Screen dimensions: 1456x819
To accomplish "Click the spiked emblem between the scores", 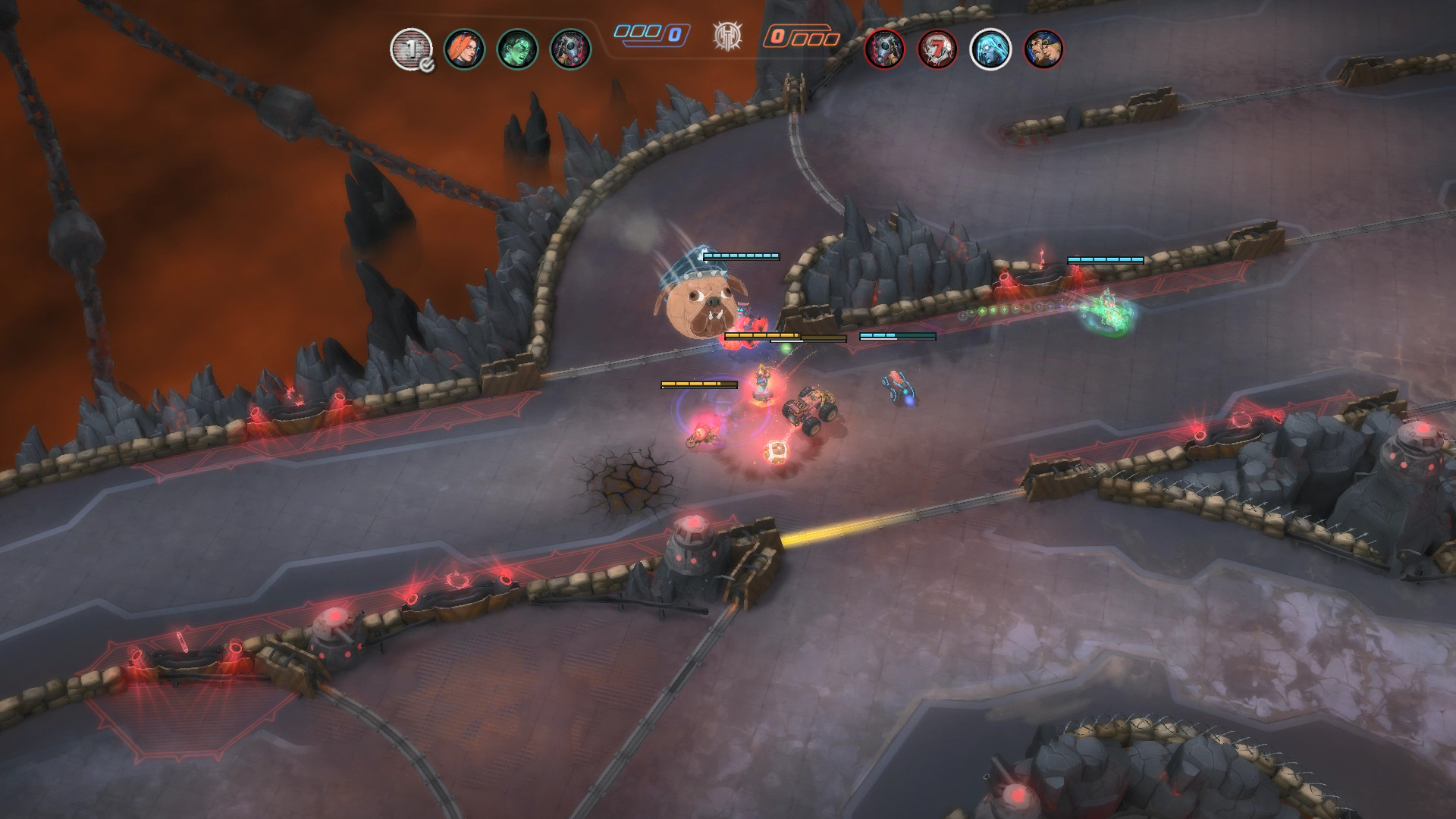I will tap(727, 36).
